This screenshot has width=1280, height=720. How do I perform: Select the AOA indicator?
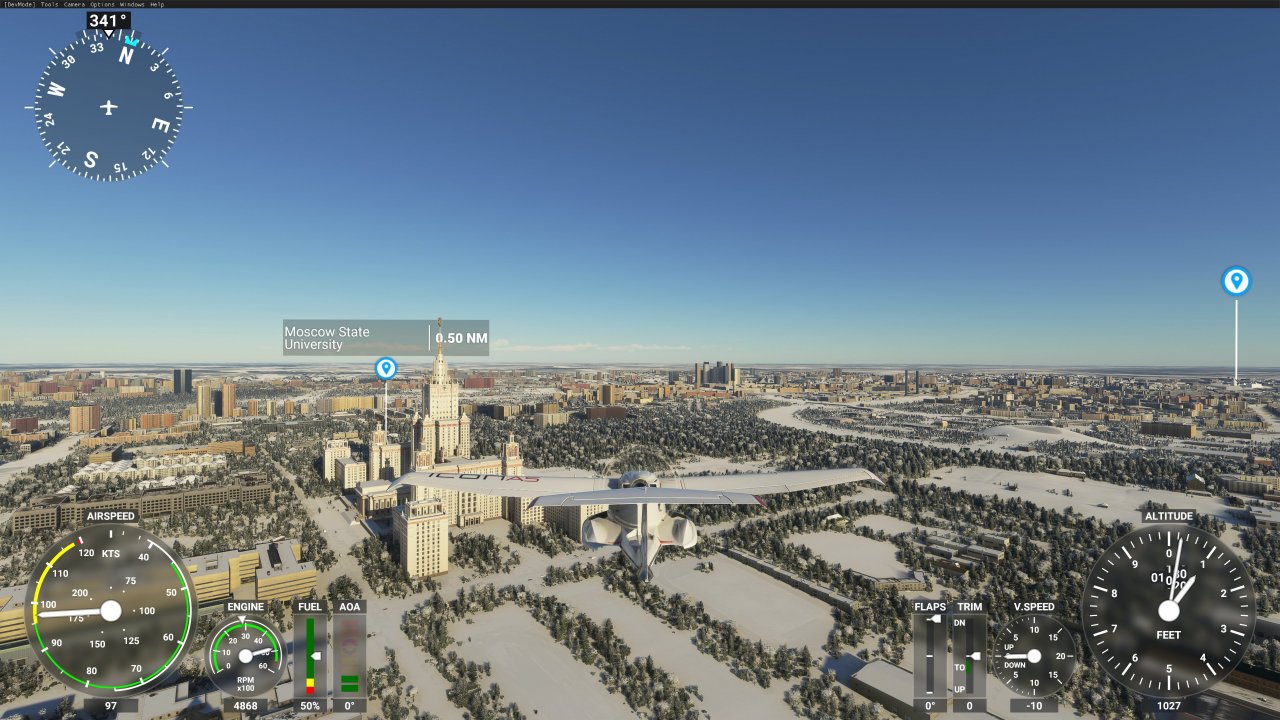point(348,655)
